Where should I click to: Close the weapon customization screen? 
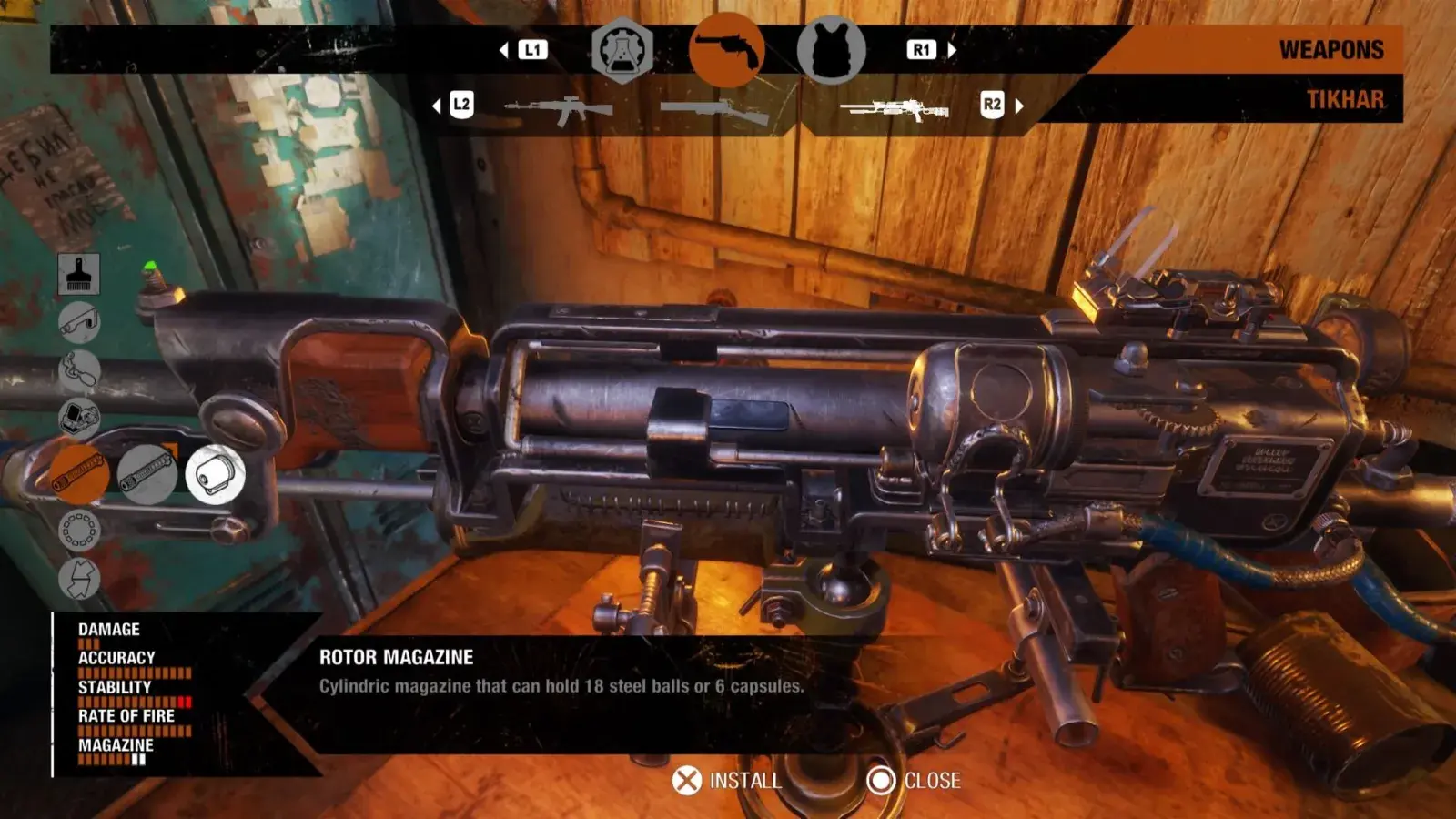[x=914, y=781]
